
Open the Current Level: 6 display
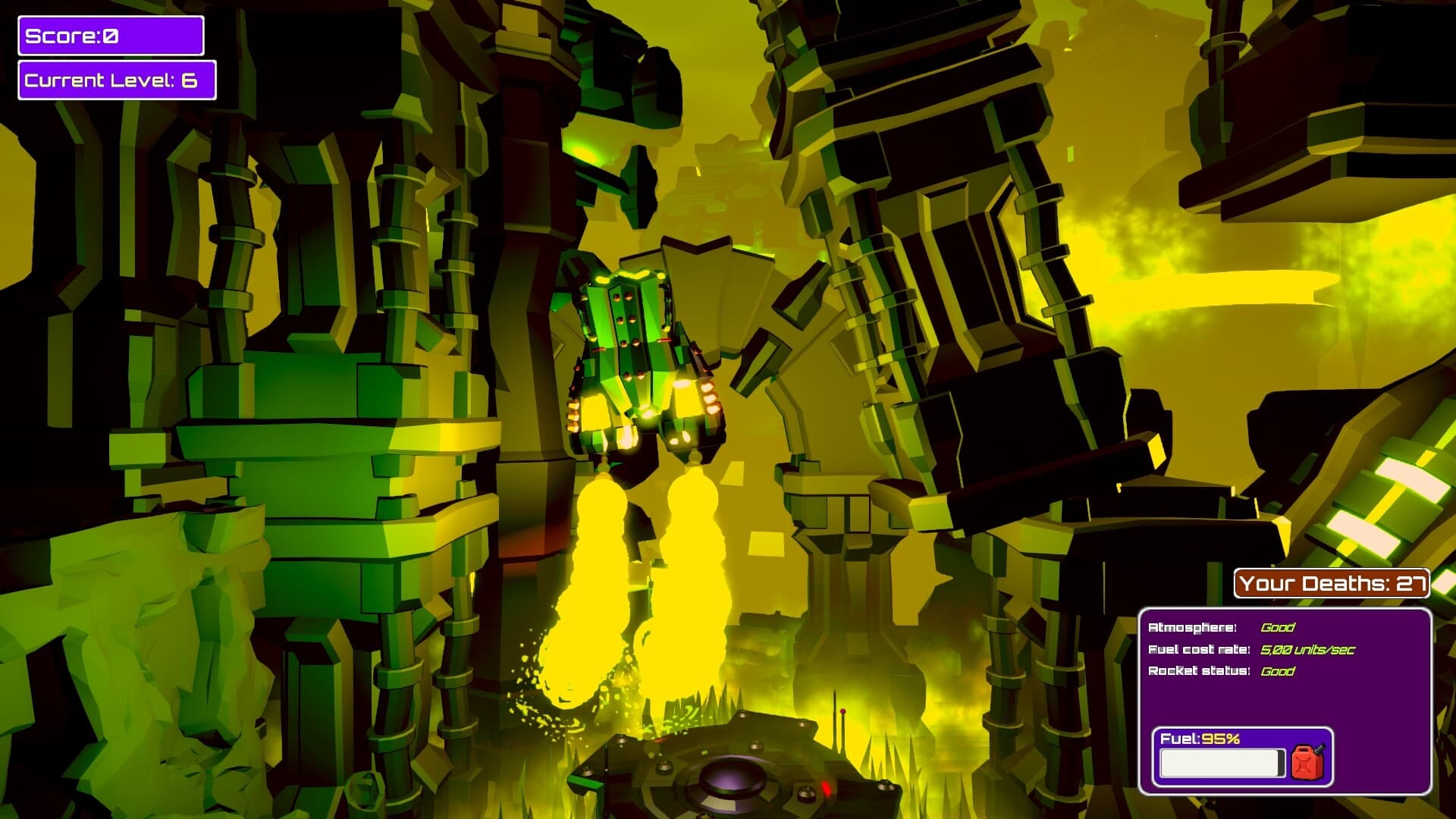(118, 78)
